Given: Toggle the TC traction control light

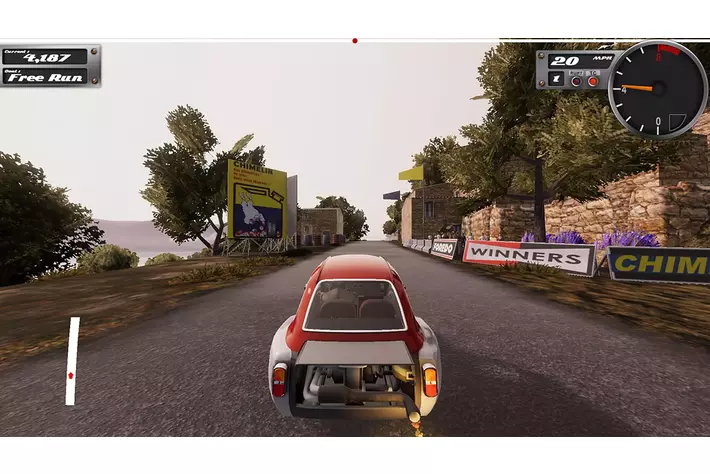Looking at the screenshot, I should pos(593,80).
